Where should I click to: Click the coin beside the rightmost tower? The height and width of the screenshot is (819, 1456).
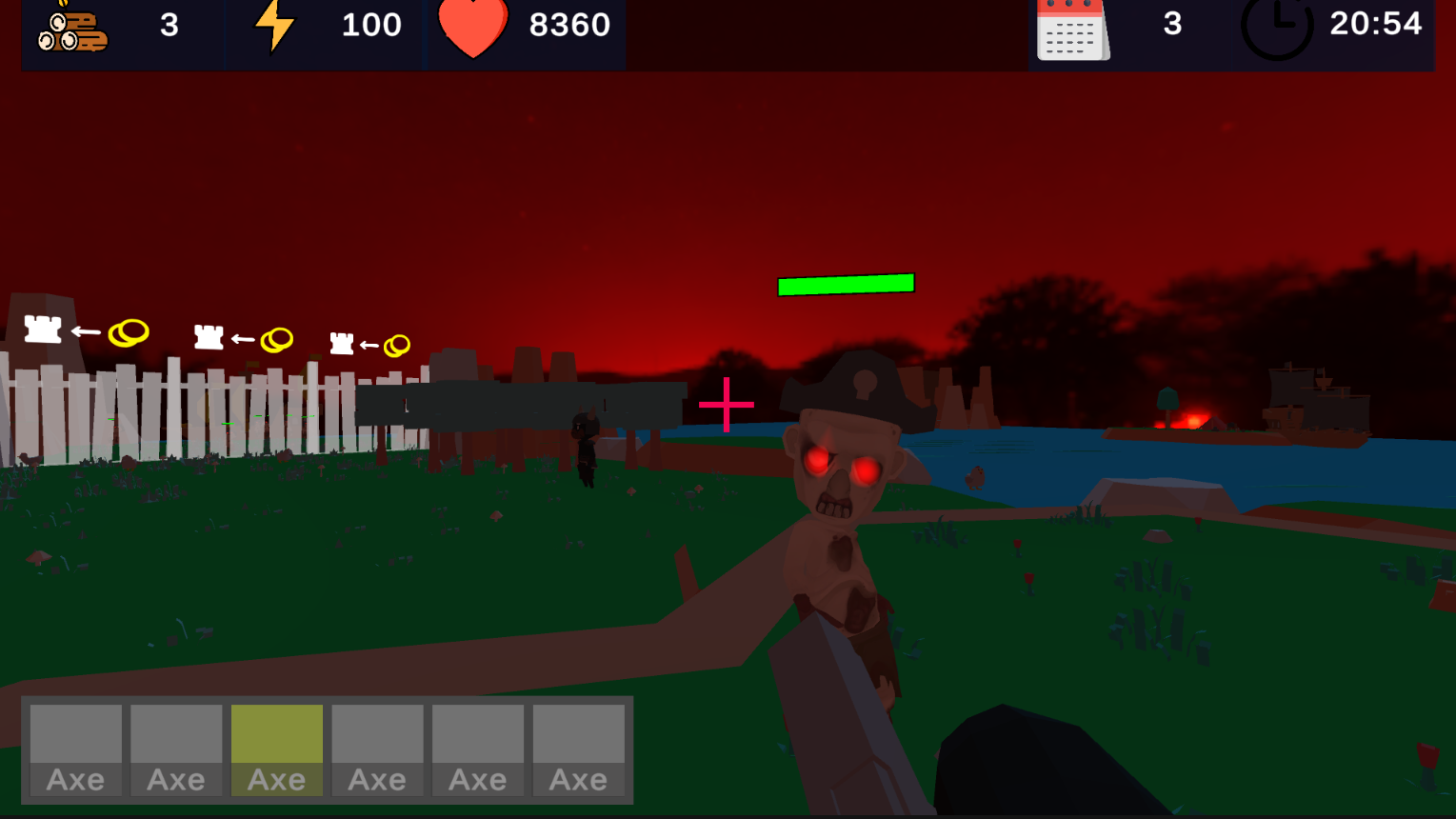tap(395, 347)
